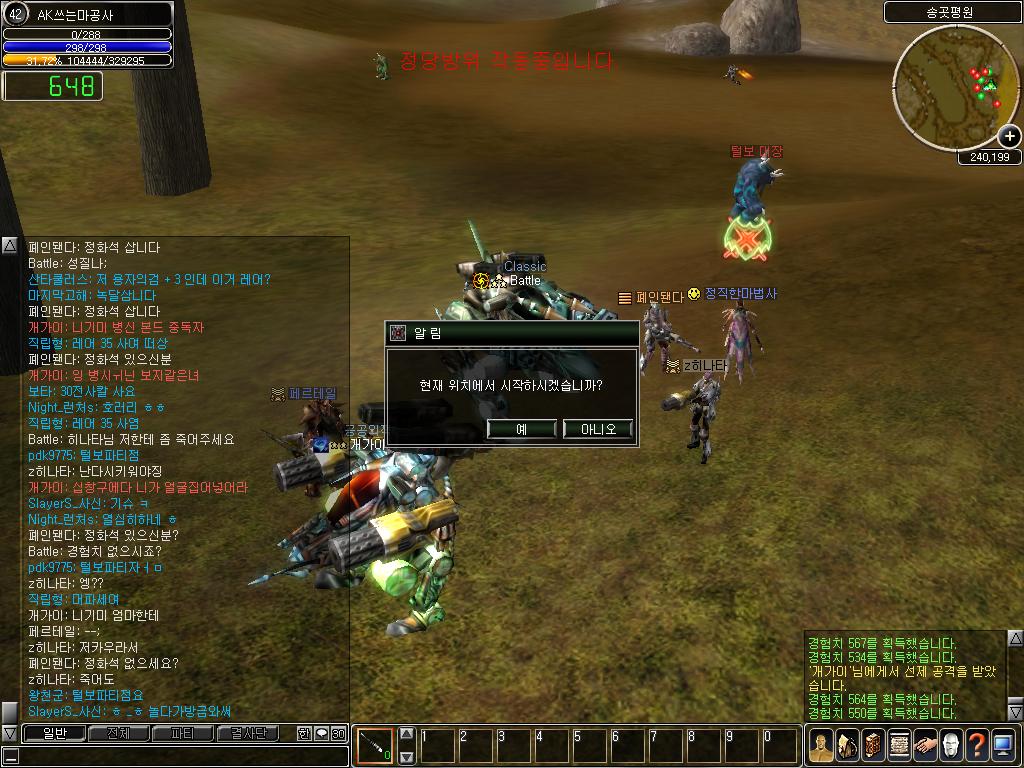Switch to the 전체 chat tab
Viewport: 1024px width, 768px height.
point(118,733)
